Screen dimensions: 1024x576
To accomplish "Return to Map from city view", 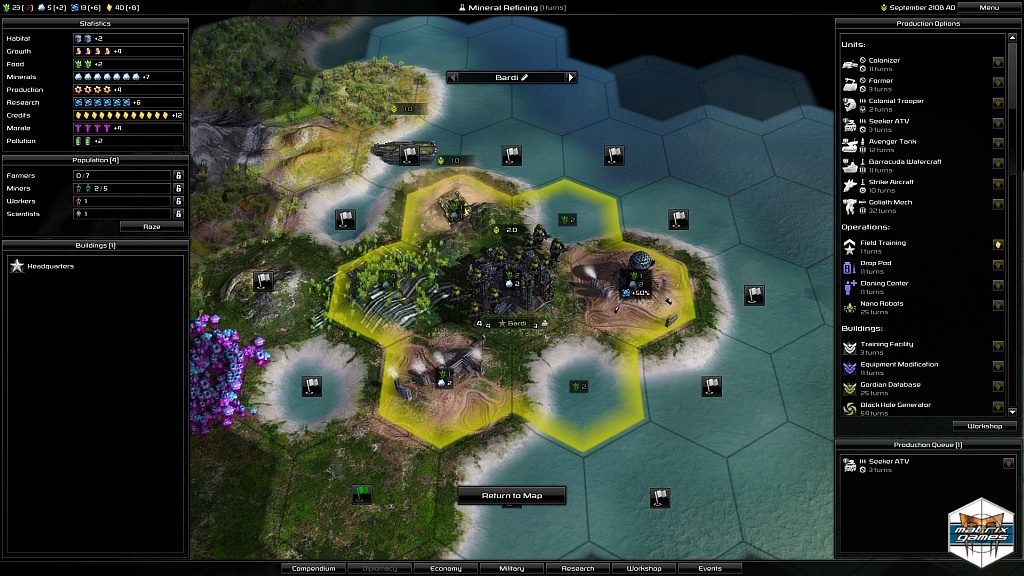I will click(512, 496).
